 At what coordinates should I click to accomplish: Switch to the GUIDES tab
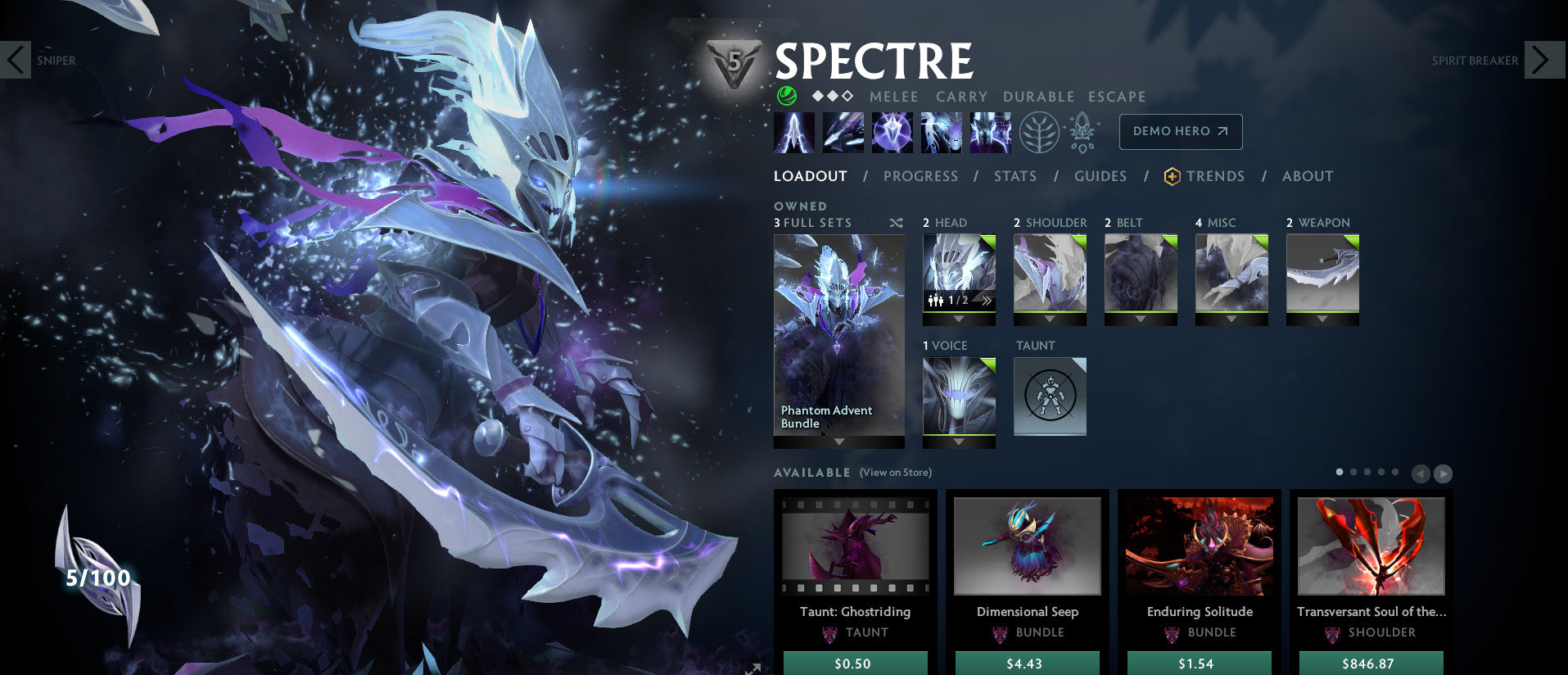coord(1100,176)
